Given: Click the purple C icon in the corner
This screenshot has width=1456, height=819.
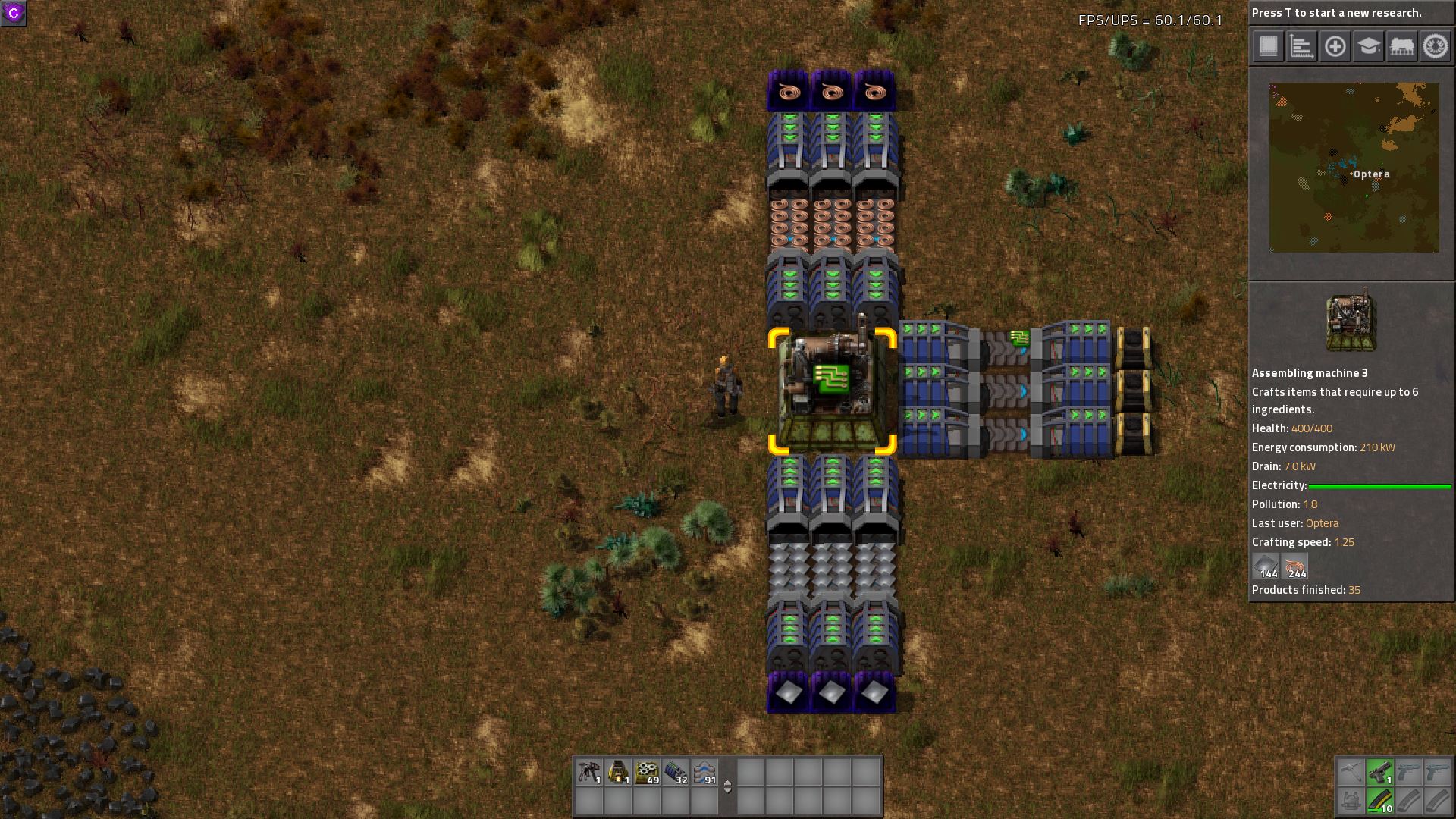Looking at the screenshot, I should pos(14,13).
